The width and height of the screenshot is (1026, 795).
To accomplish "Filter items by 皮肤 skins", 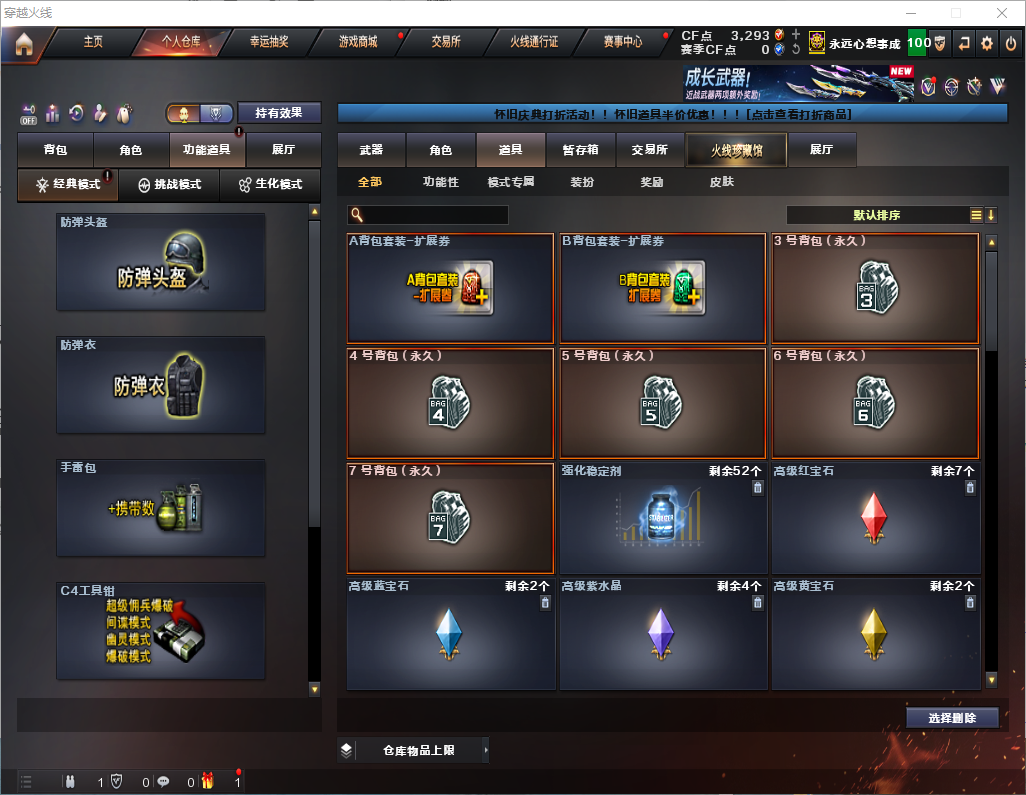I will [721, 183].
